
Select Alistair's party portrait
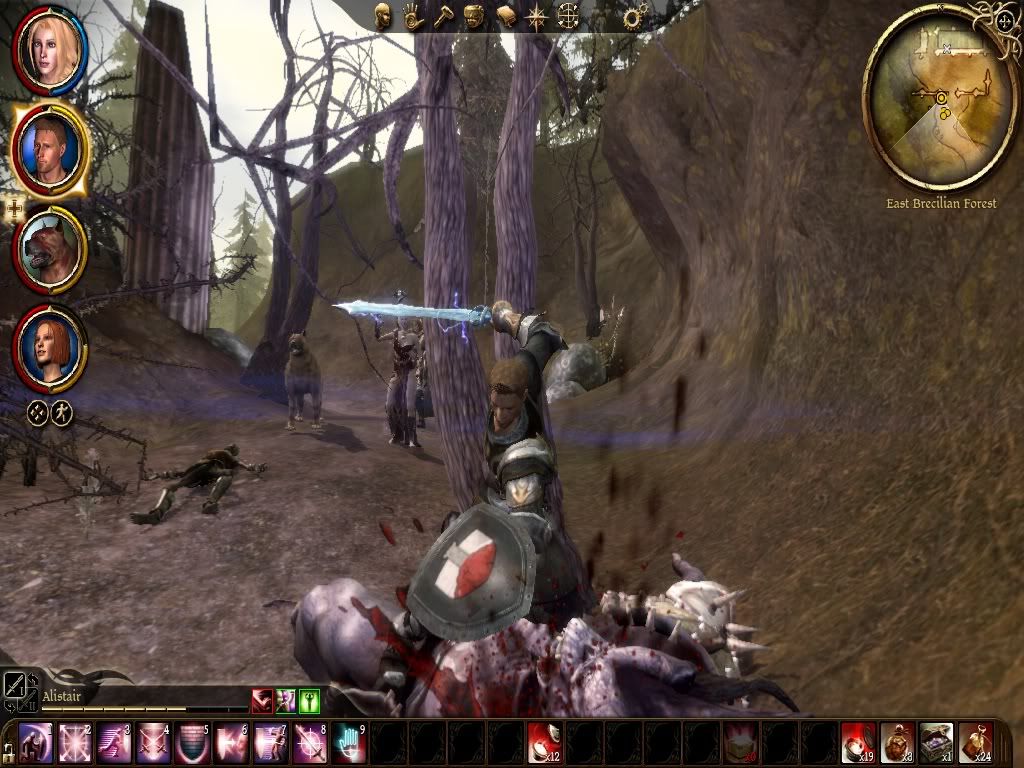pyautogui.click(x=49, y=147)
